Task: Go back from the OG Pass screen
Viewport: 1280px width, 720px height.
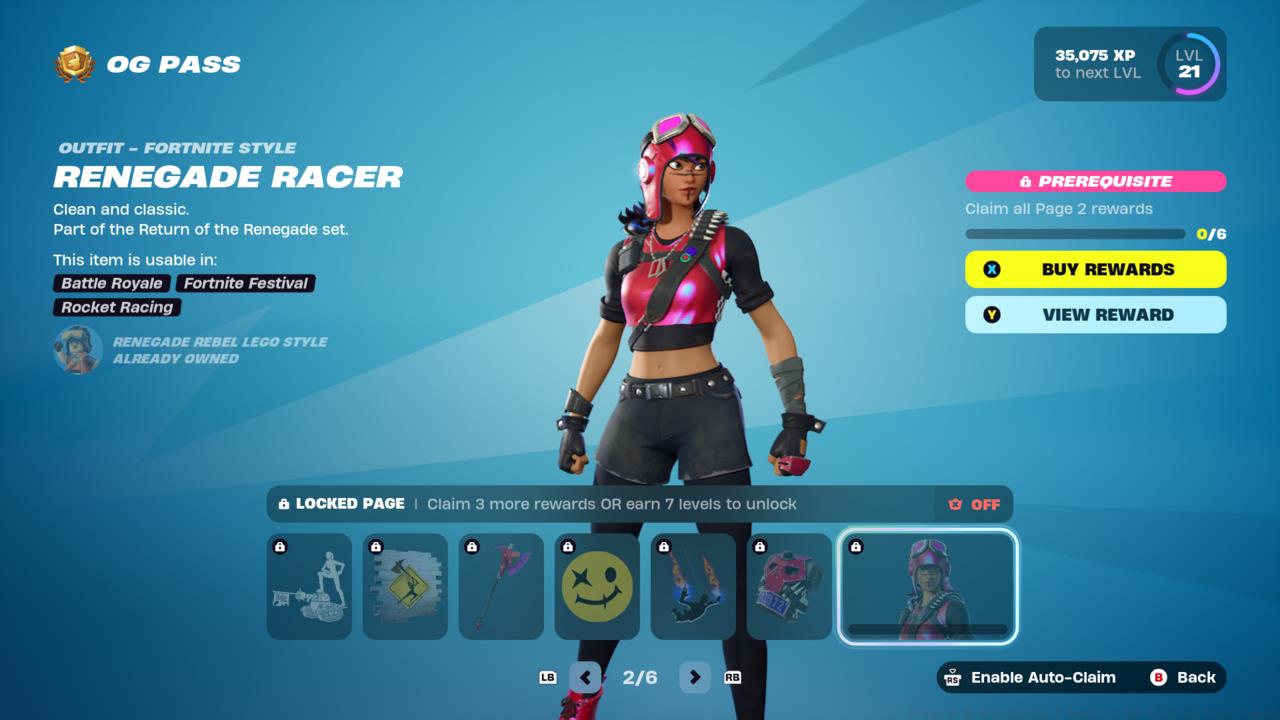Action: coord(1184,677)
